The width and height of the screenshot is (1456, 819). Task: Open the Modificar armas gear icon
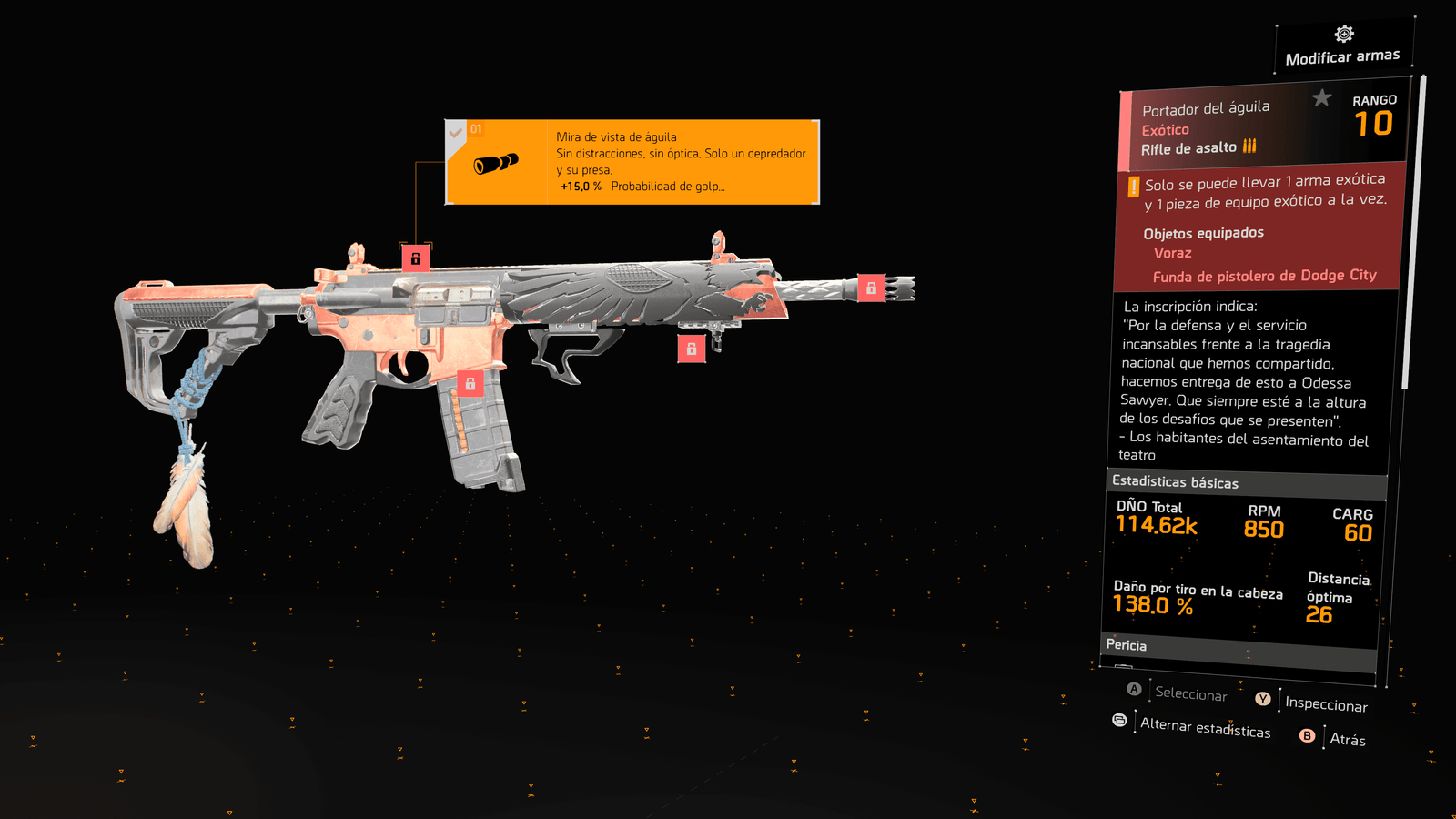(1344, 35)
